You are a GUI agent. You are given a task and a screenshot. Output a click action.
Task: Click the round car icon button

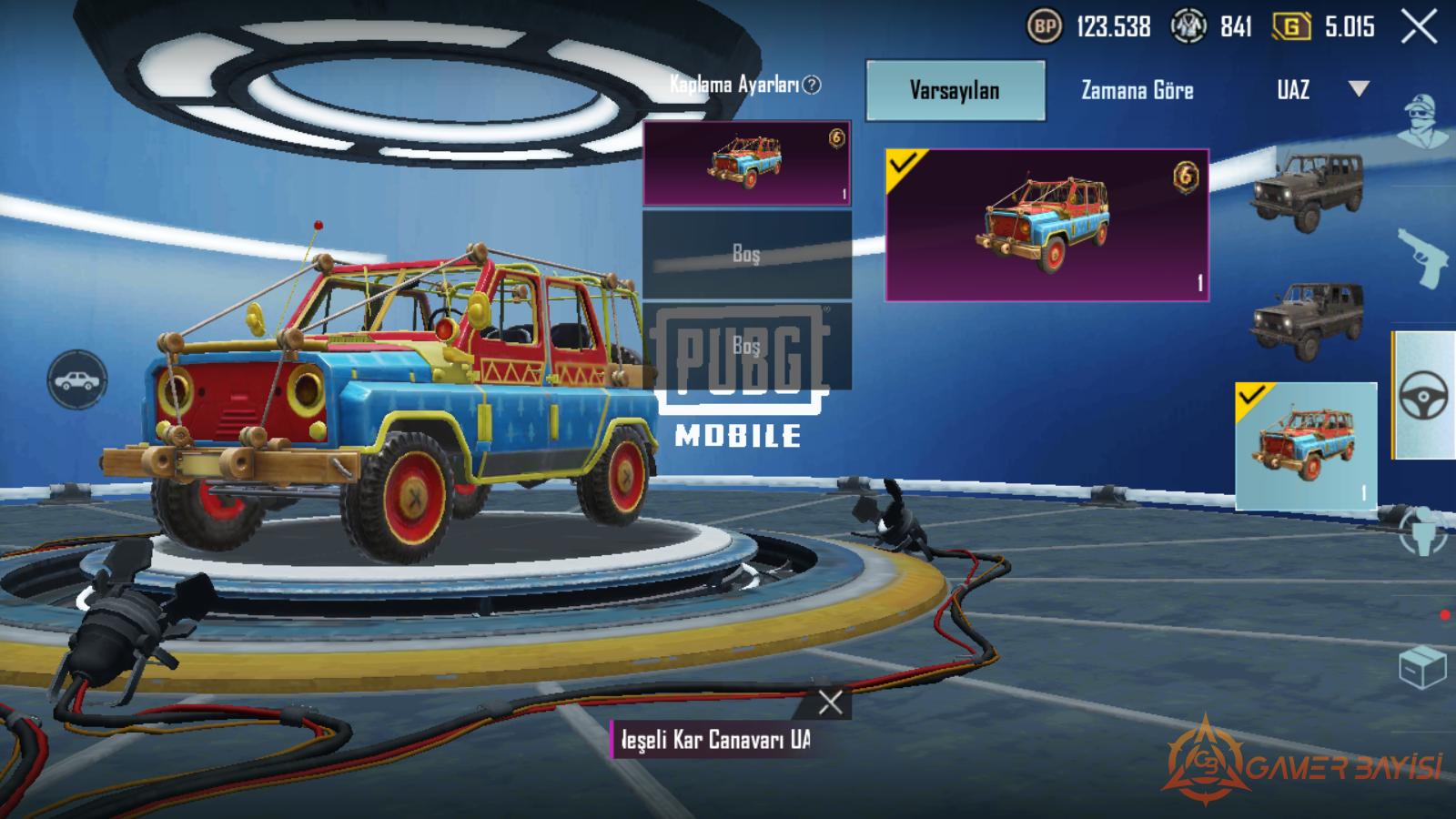point(77,379)
